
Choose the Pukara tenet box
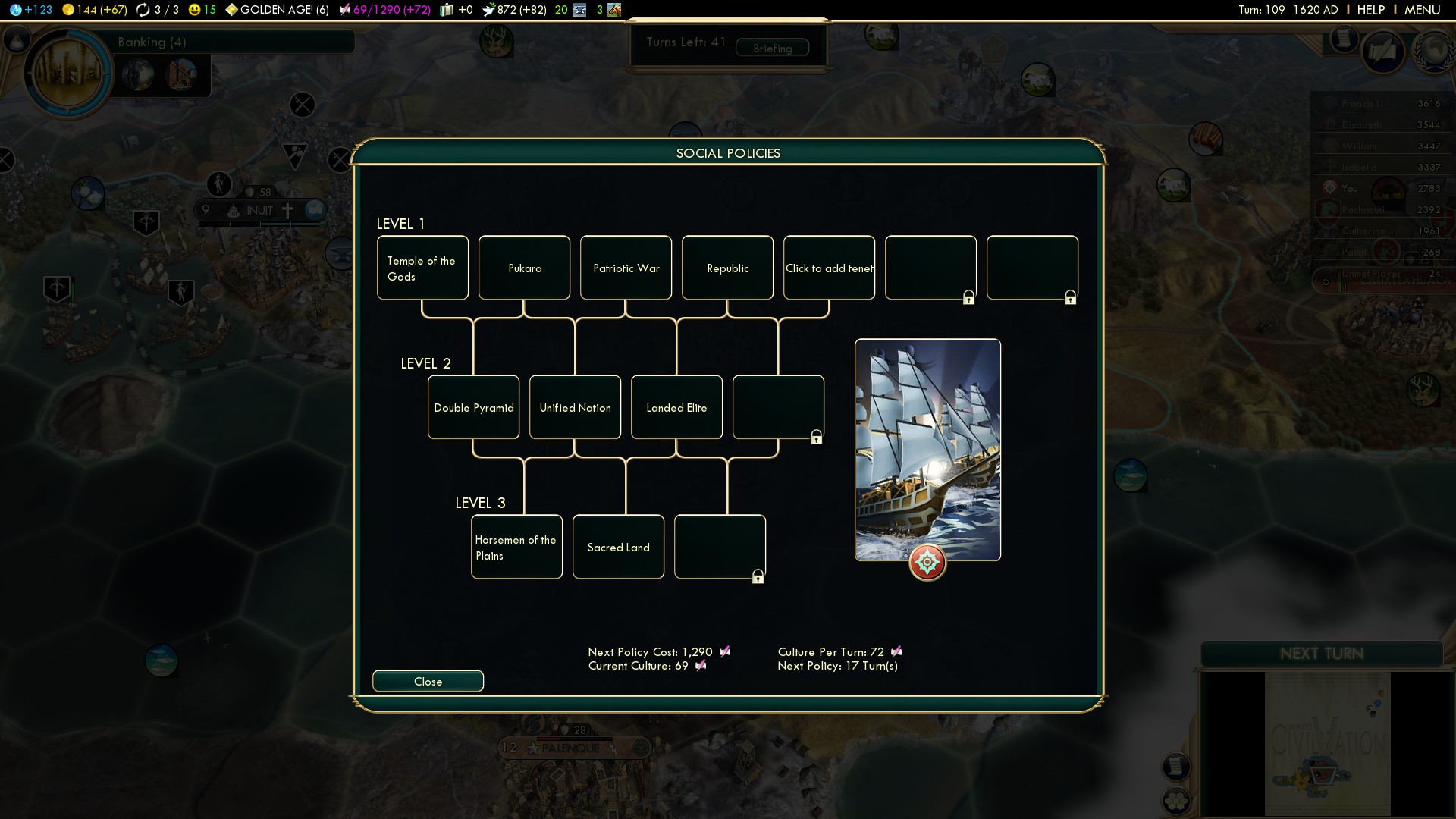(x=524, y=268)
